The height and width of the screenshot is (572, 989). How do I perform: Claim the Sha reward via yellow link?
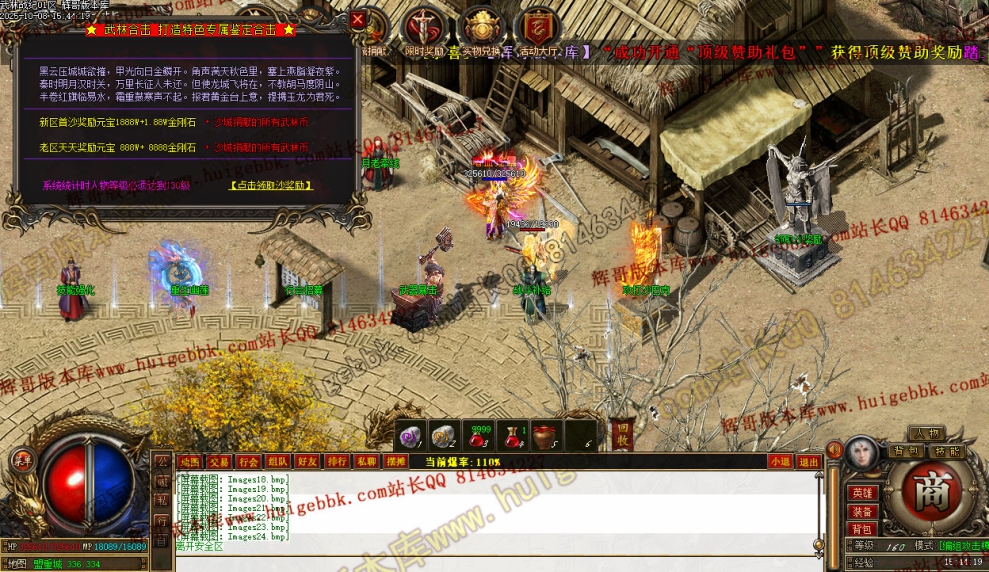coord(272,185)
